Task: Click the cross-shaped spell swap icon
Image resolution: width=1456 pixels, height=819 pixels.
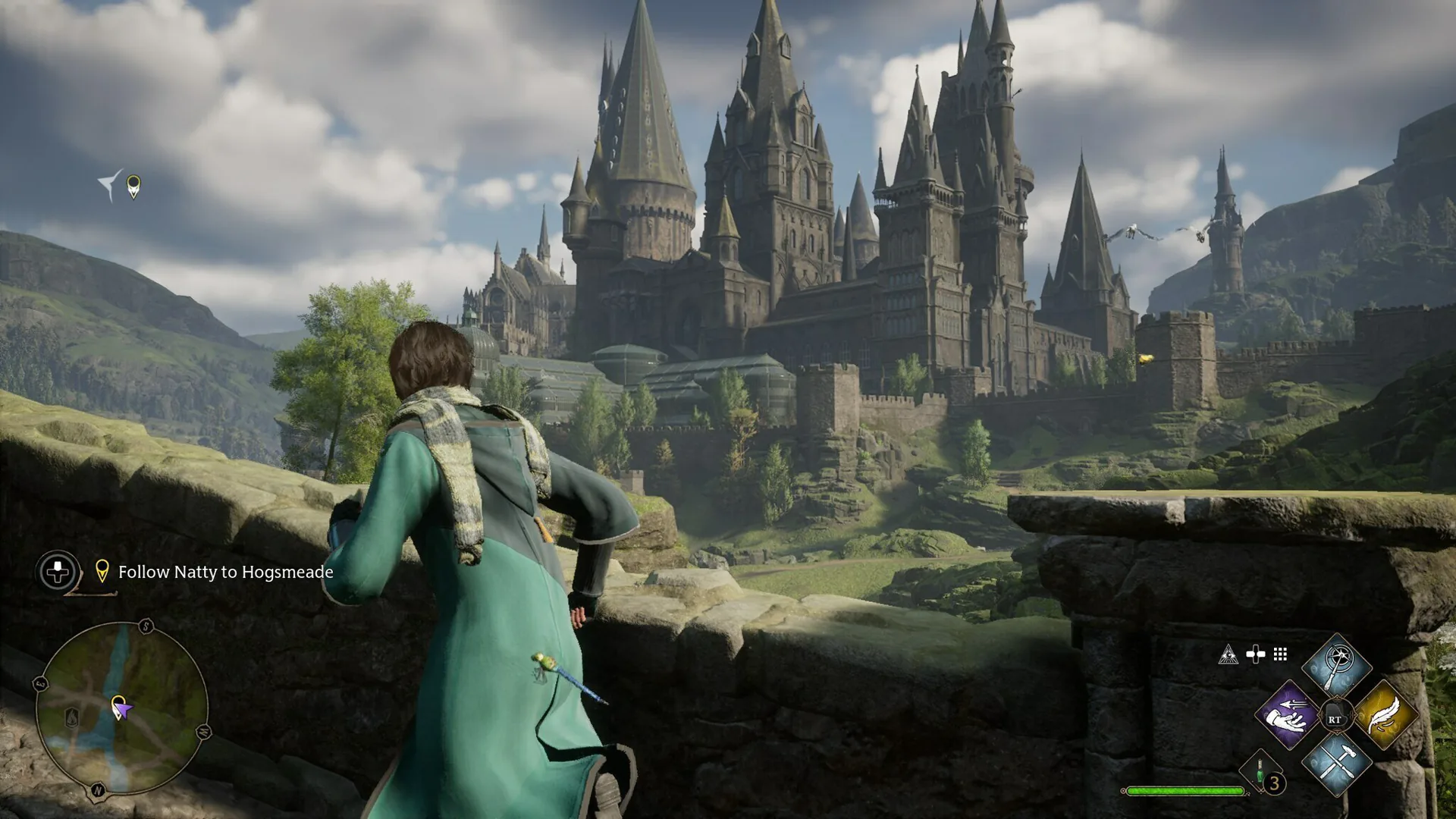Action: coord(1255,654)
